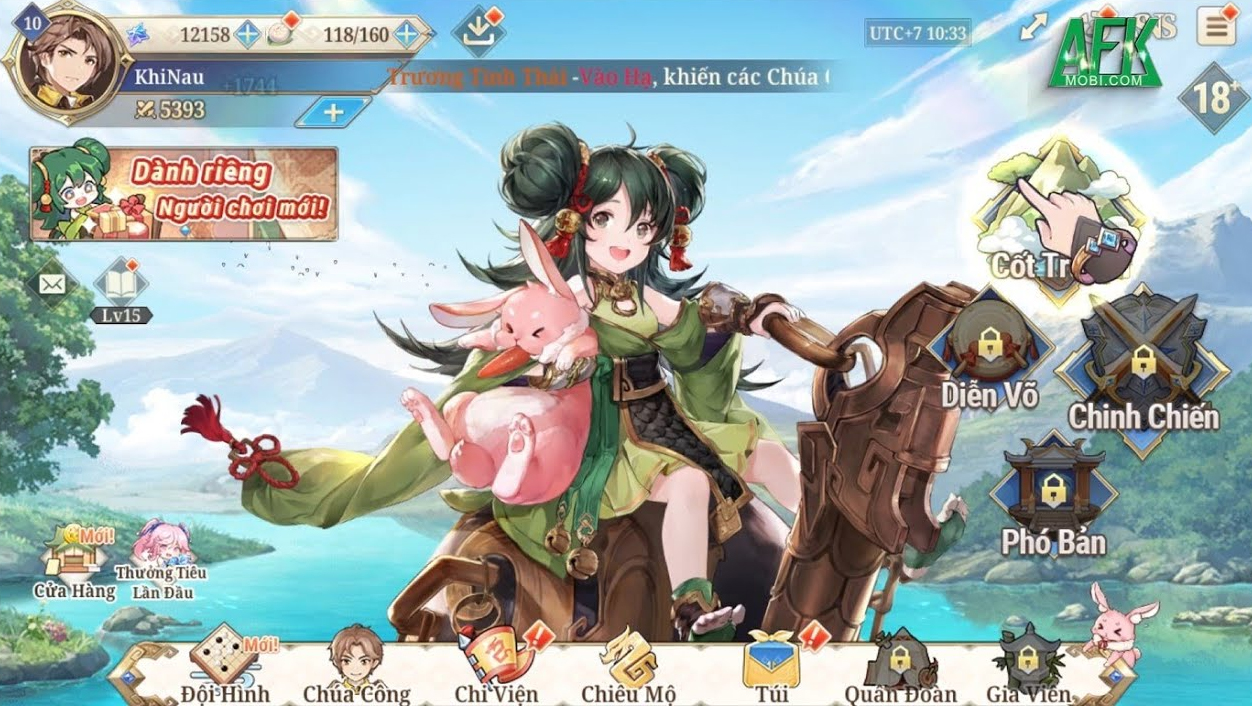Open the Đội Hình formation menu
1252x706 pixels.
(x=226, y=664)
